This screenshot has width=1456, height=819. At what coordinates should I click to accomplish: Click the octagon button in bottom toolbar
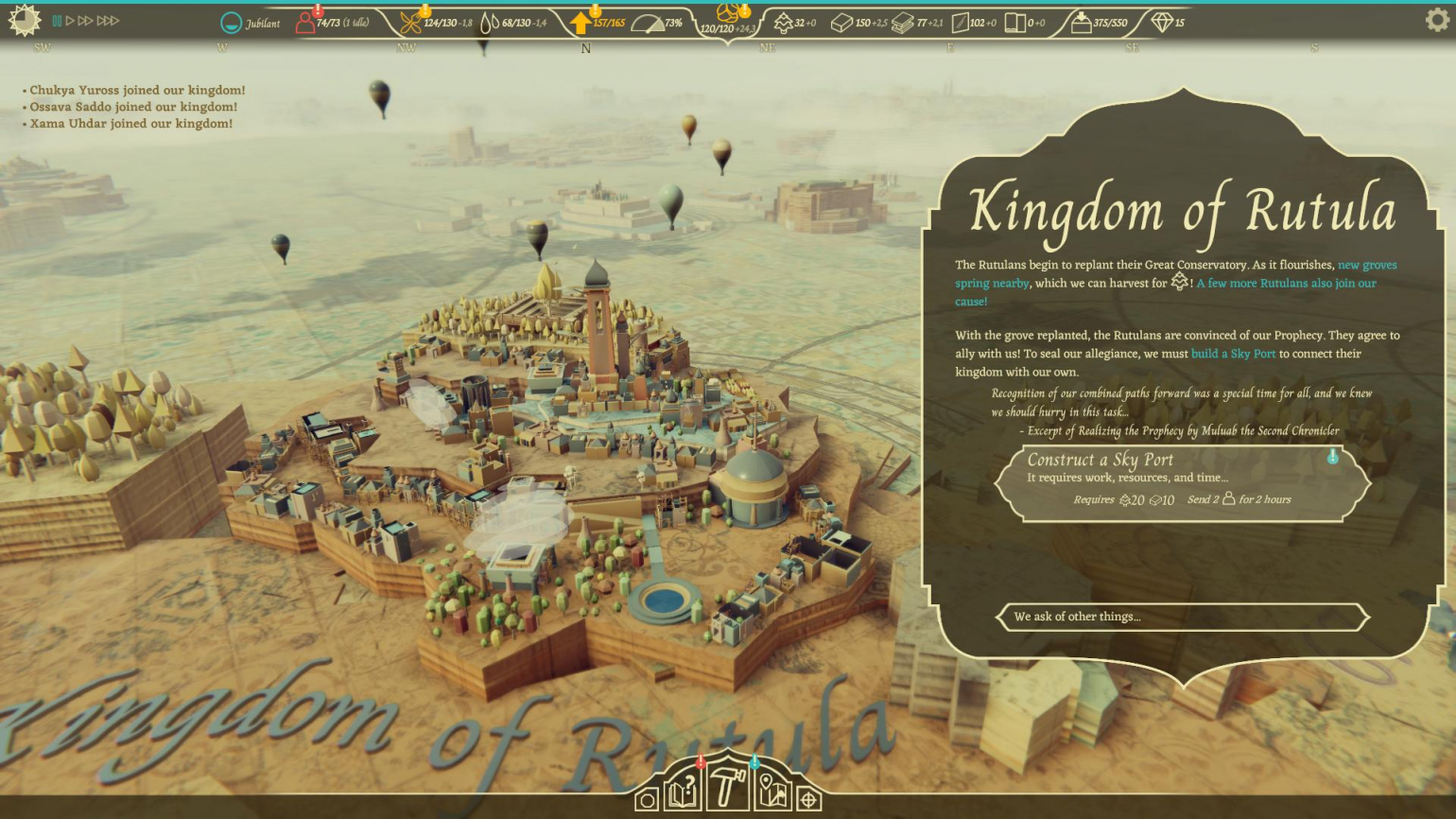[647, 800]
